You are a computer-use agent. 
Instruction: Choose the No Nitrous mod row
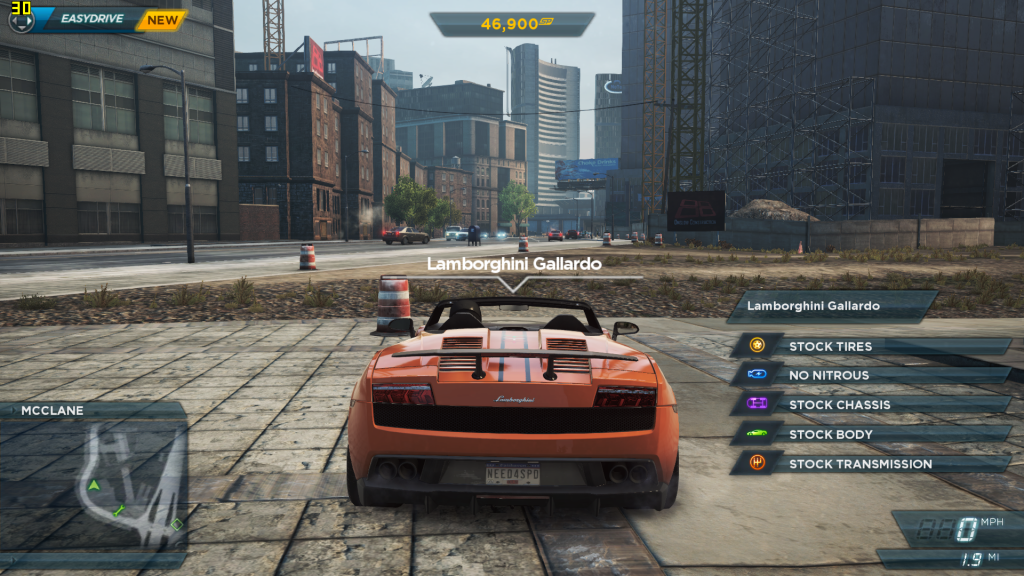coord(880,375)
